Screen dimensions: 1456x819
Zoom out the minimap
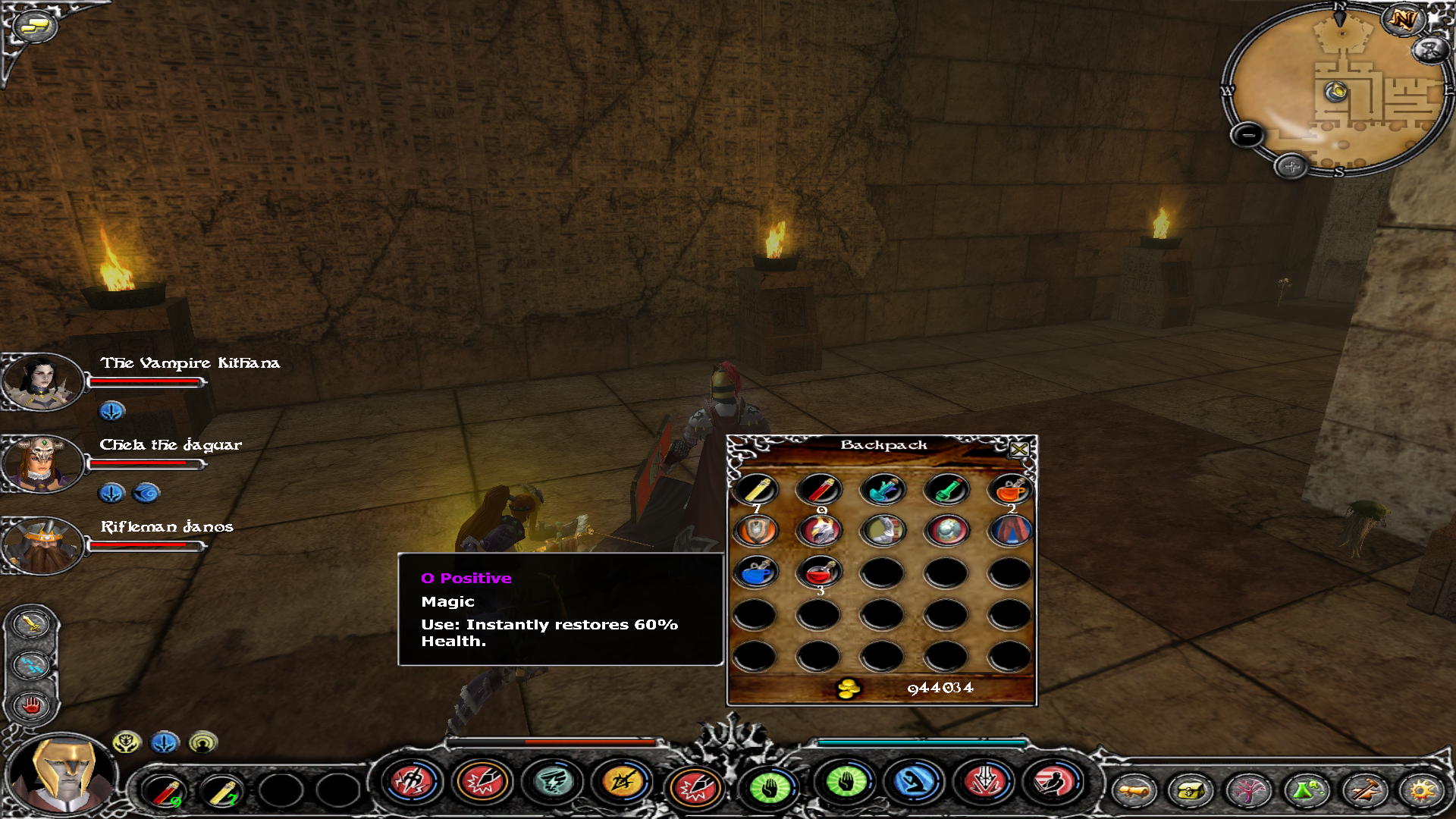(x=1247, y=136)
